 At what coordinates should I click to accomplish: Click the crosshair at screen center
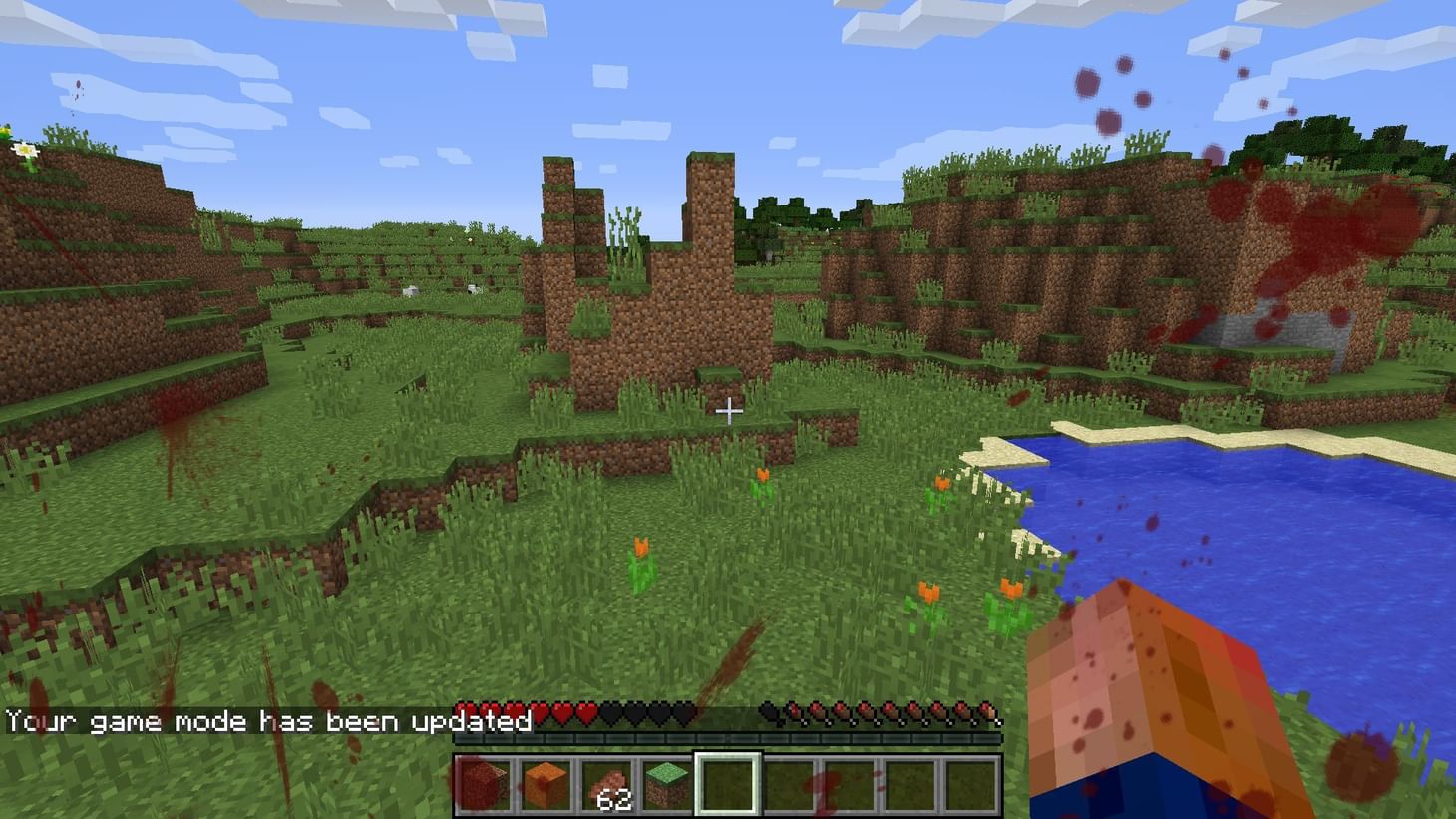(x=728, y=409)
